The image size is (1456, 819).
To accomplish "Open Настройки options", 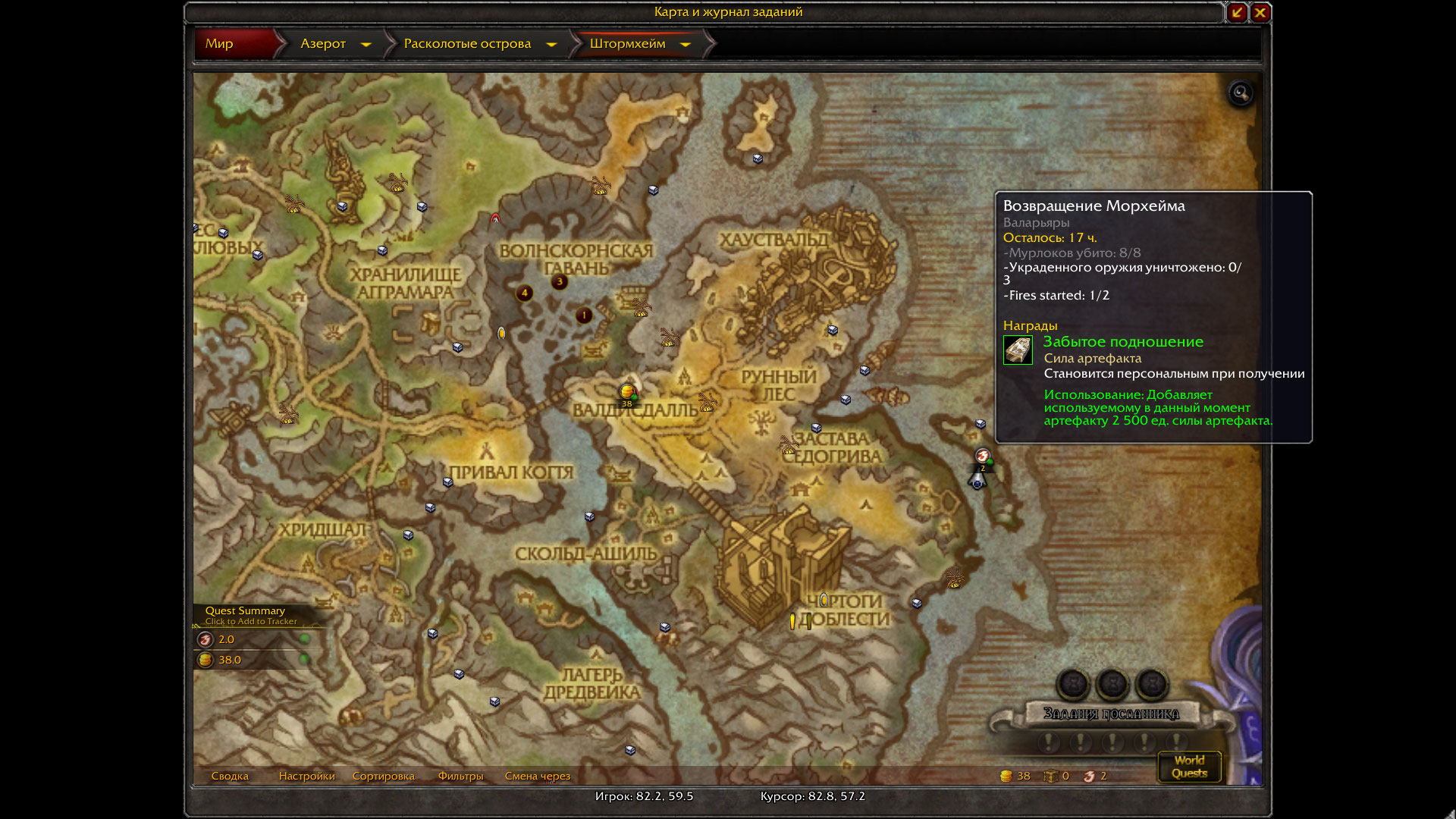I will [306, 776].
